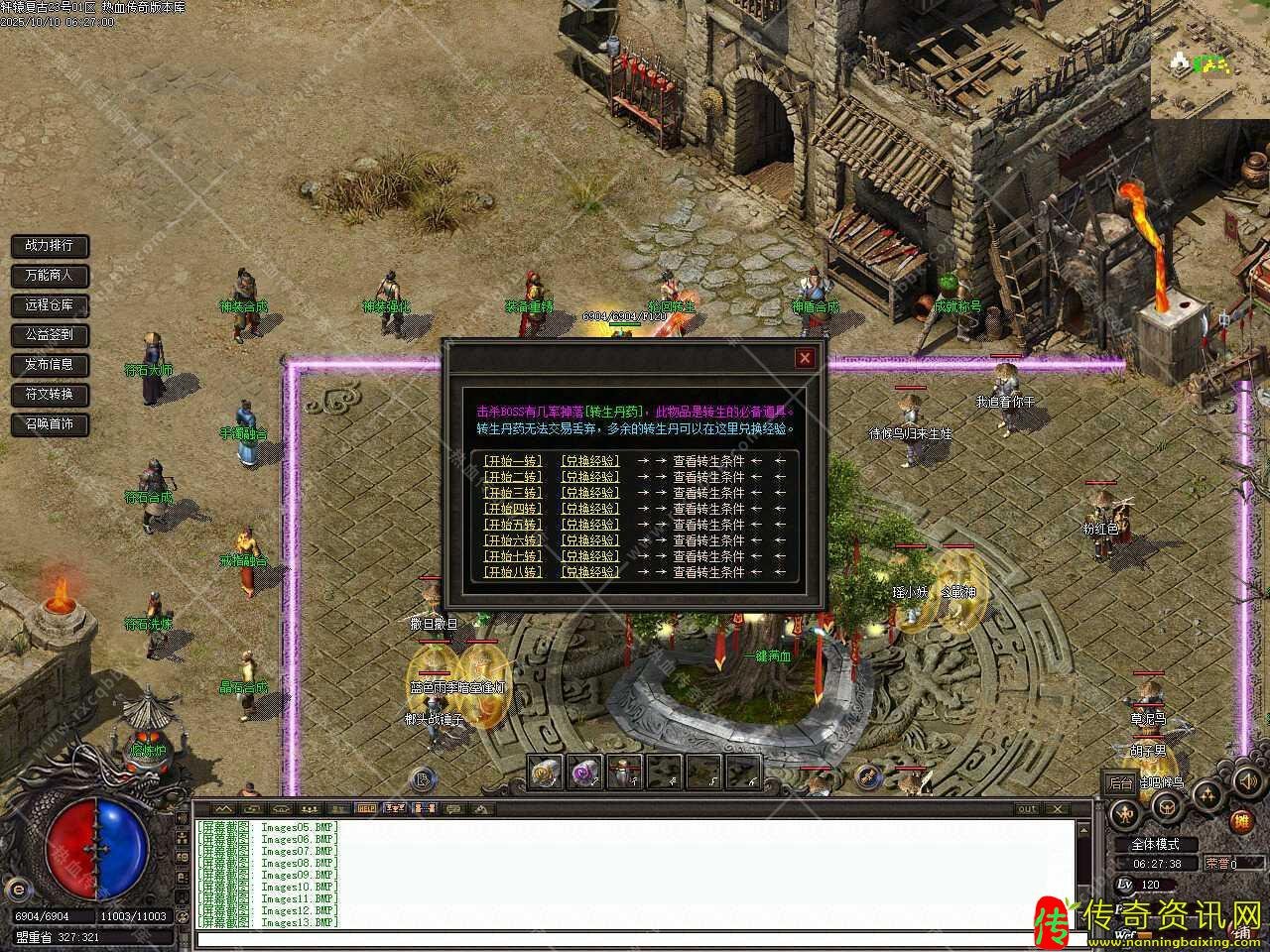Choose the 开始一转 rebirth option

point(513,460)
